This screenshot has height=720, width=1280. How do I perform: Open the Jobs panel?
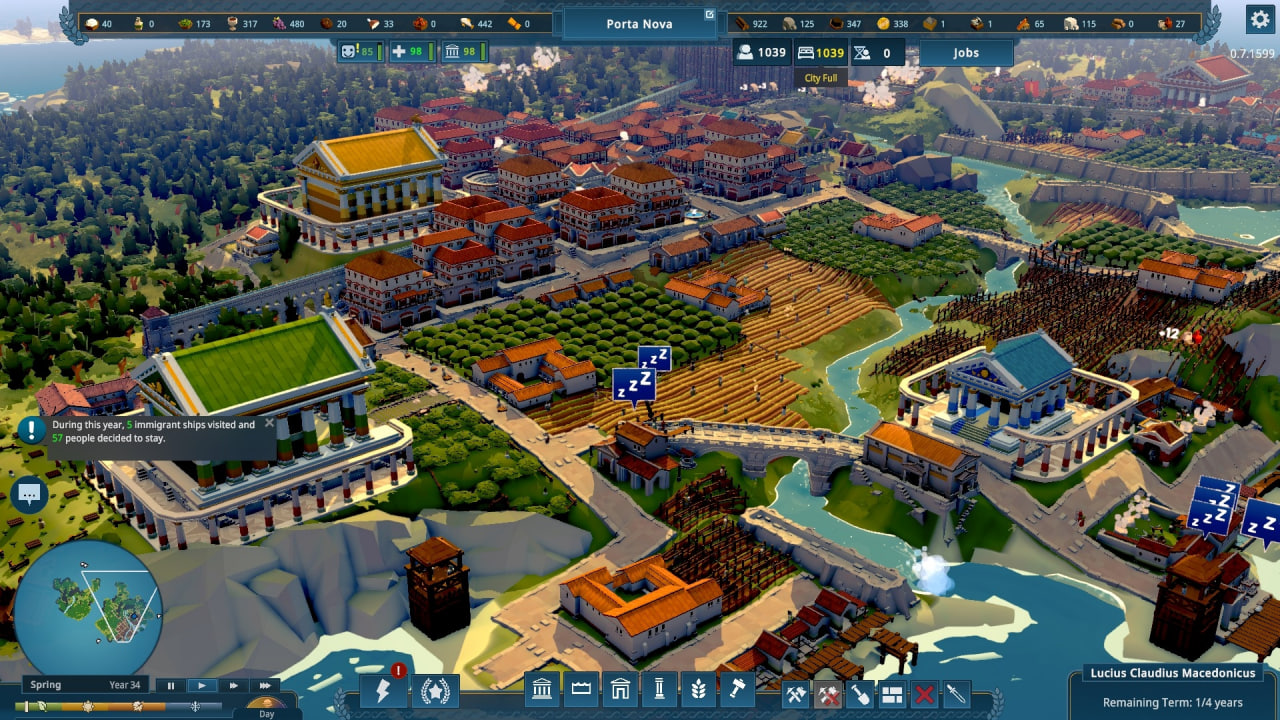(965, 53)
